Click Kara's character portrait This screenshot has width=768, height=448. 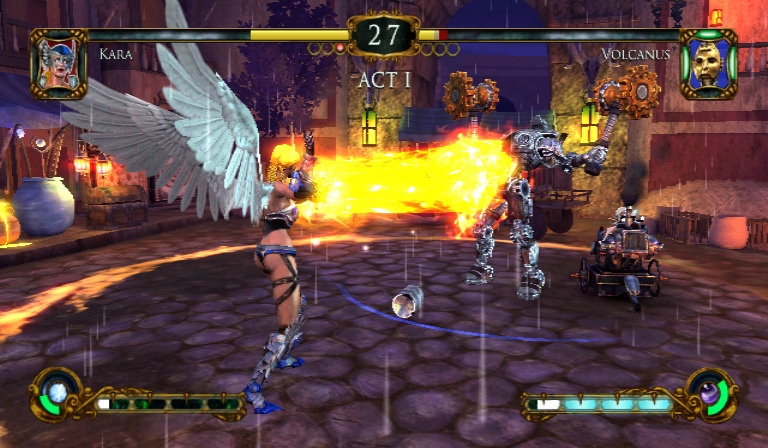pyautogui.click(x=58, y=63)
